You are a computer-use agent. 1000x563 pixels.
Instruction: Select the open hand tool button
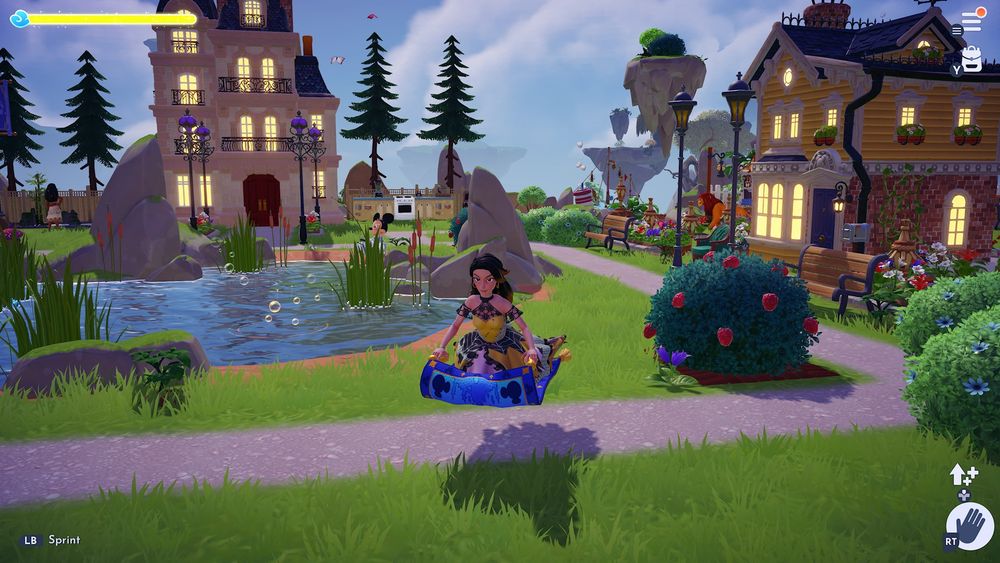(971, 526)
